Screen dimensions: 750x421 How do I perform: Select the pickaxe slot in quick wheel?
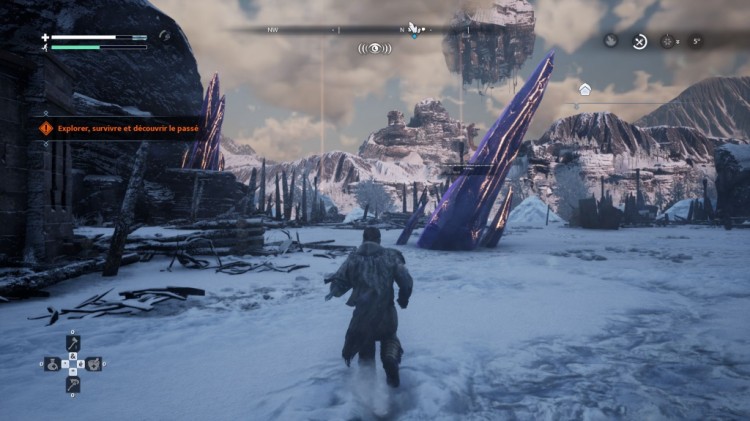73,384
